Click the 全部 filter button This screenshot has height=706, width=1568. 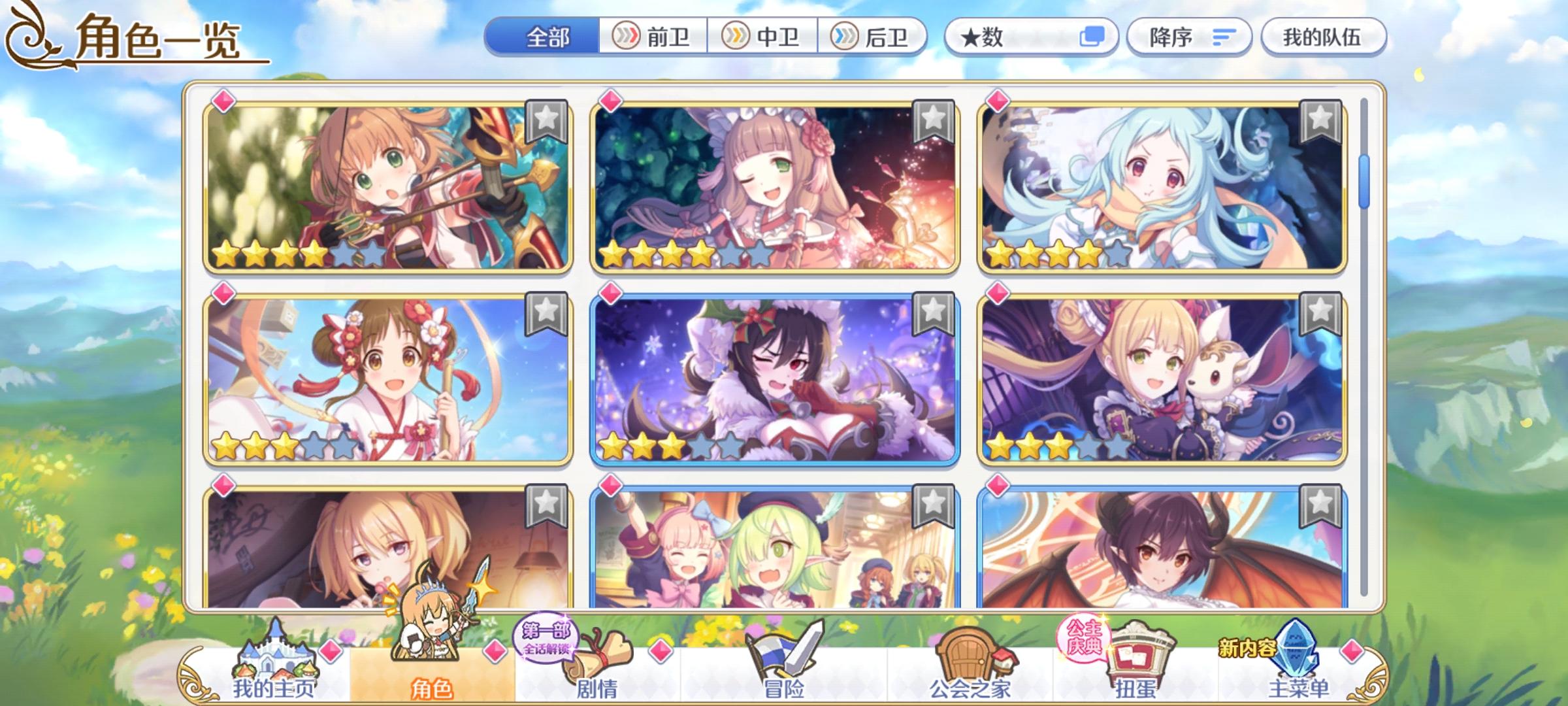547,37
